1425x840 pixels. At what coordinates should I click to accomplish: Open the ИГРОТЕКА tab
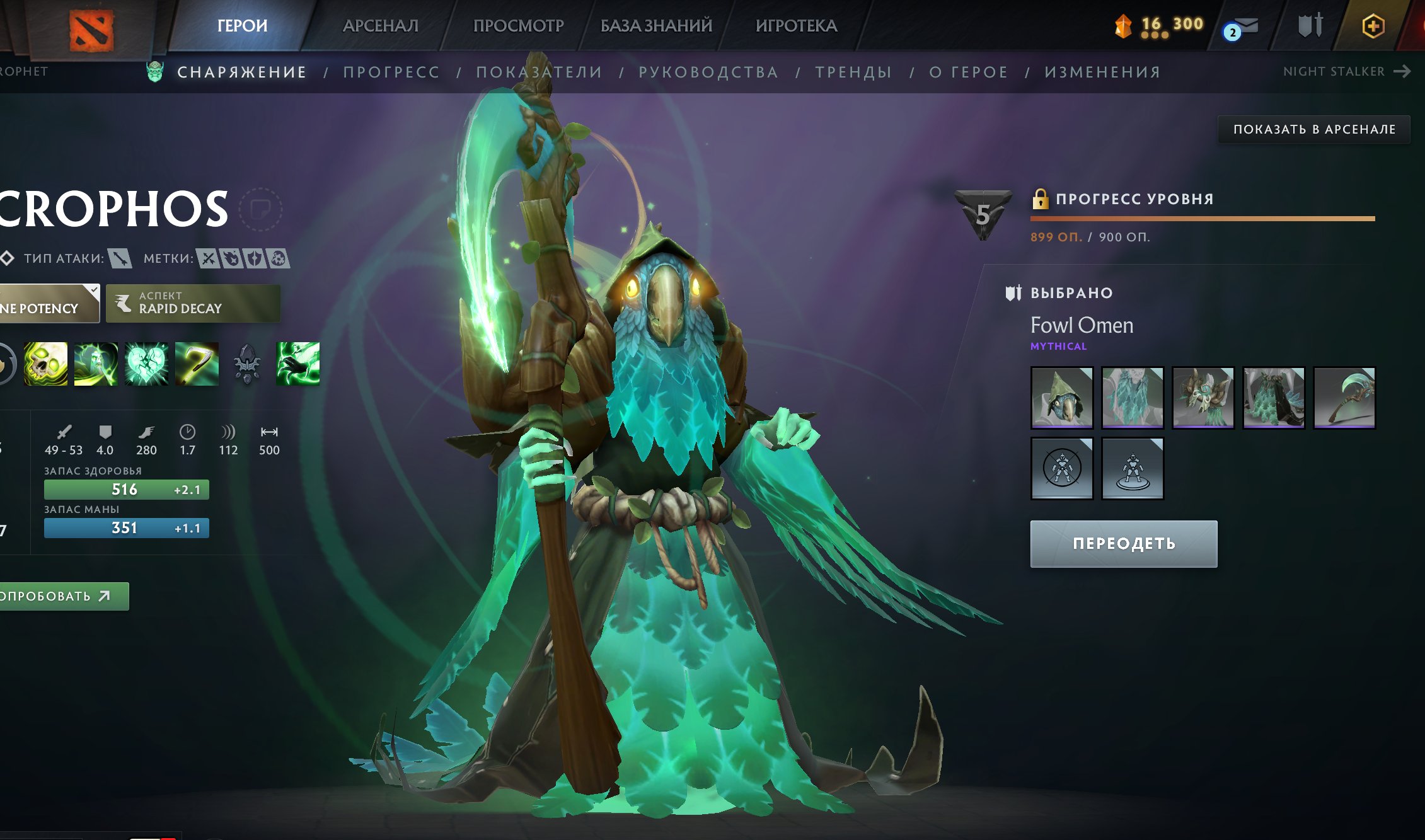pyautogui.click(x=796, y=26)
